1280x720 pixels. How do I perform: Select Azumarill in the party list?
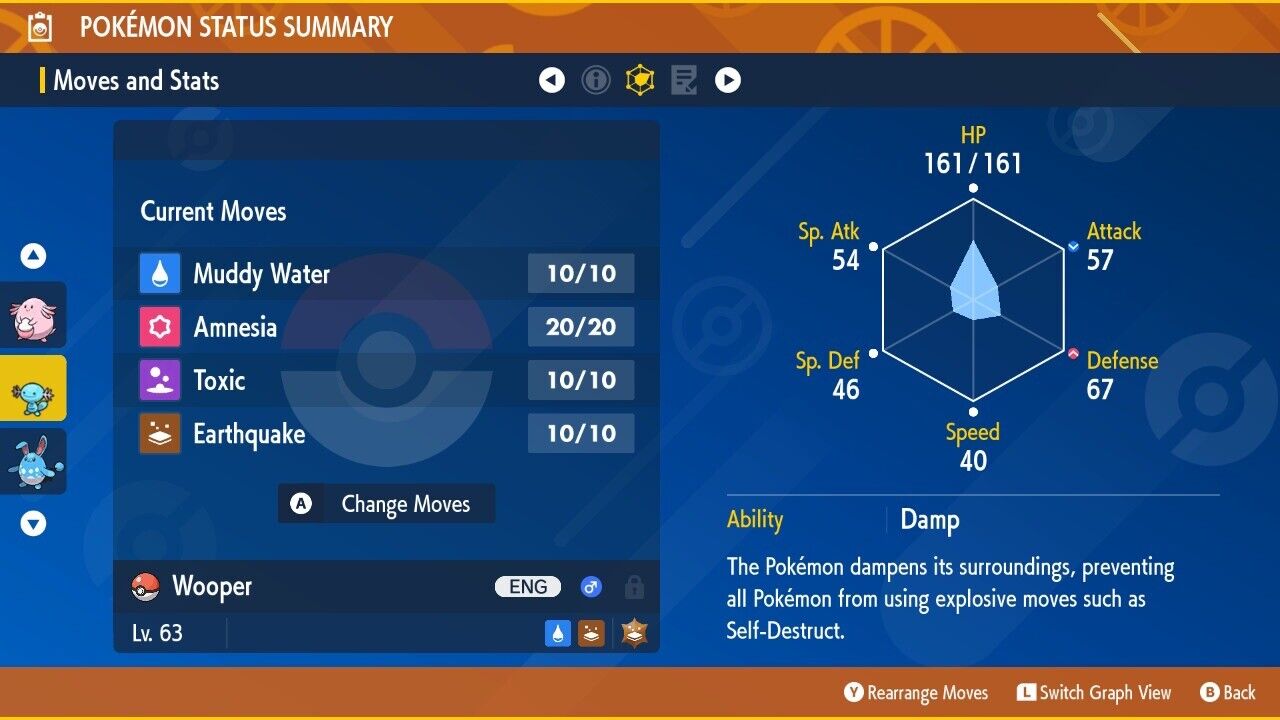point(33,461)
